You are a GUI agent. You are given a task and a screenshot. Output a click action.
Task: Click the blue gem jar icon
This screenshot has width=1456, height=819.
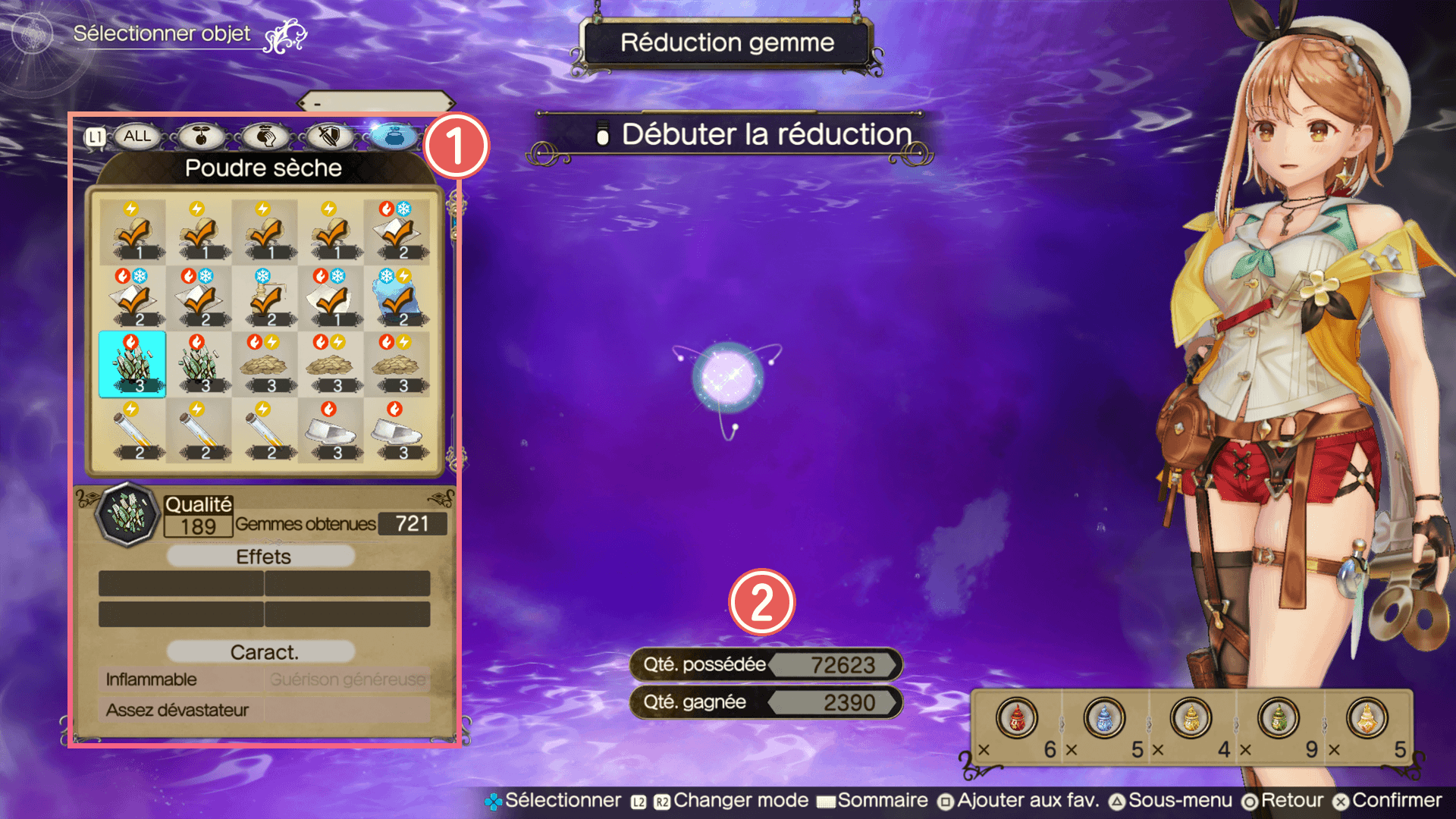click(1103, 717)
